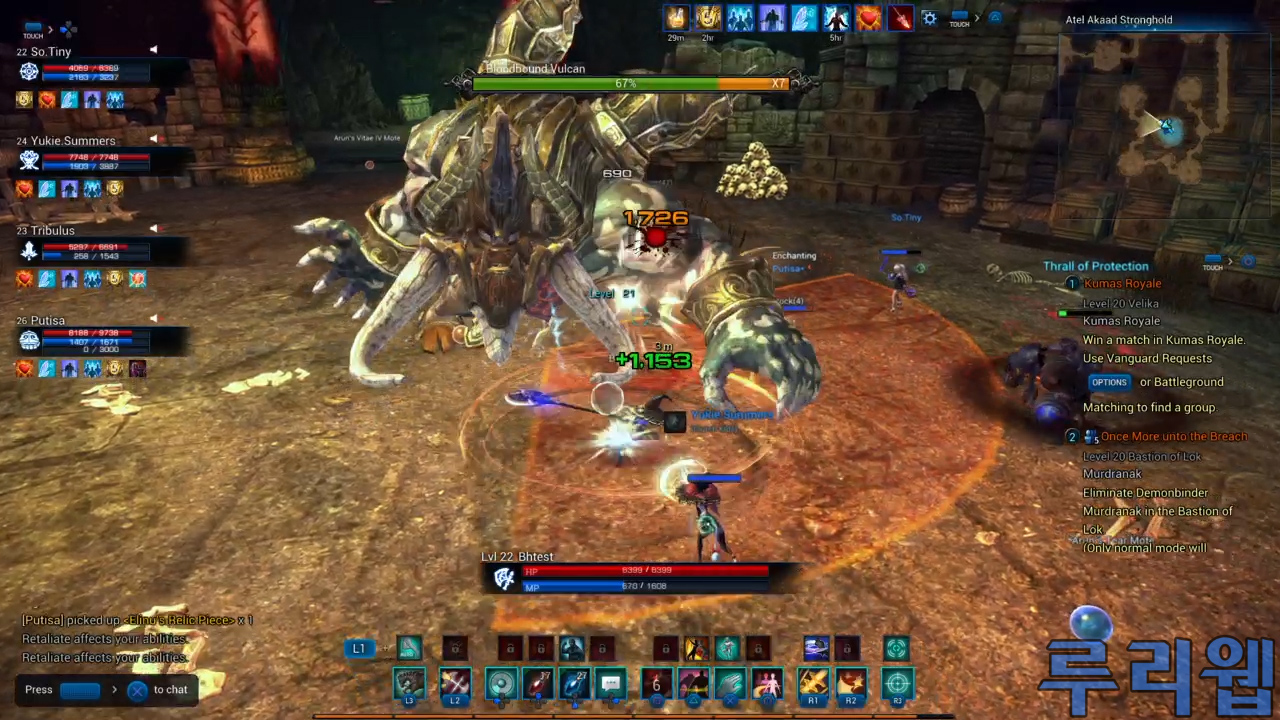Activate the crosshair target skill slot
Viewport: 1280px width, 720px height.
click(897, 684)
